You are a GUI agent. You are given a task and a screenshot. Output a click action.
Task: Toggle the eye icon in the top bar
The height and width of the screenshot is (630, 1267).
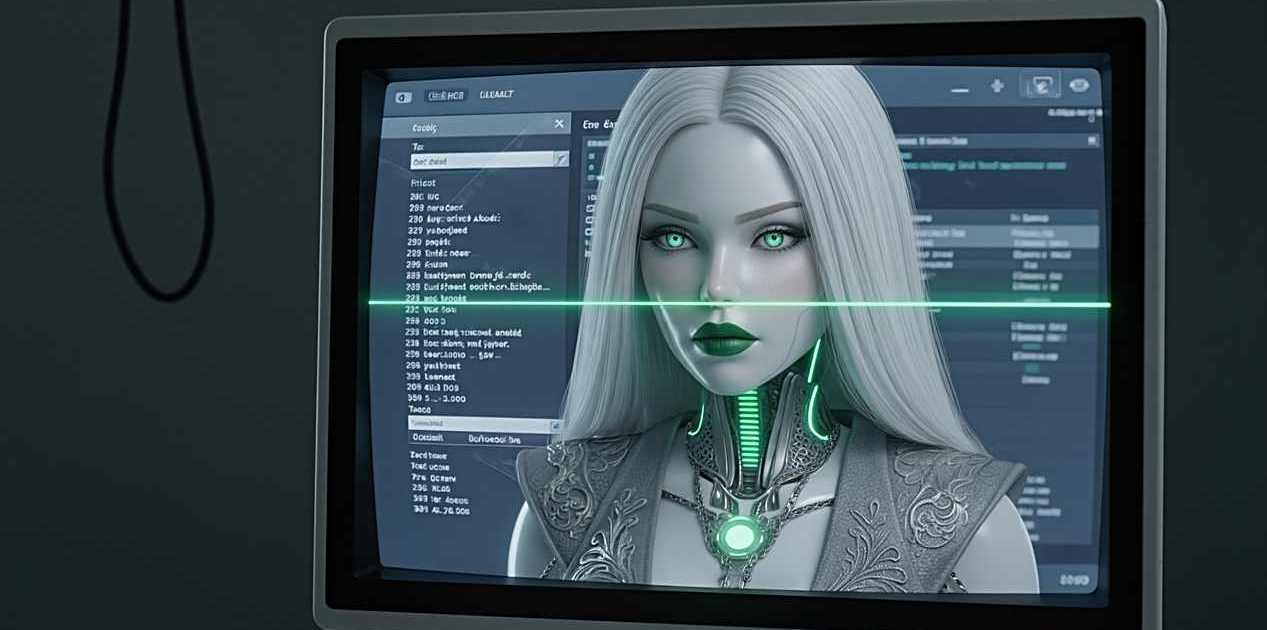[x=1079, y=86]
